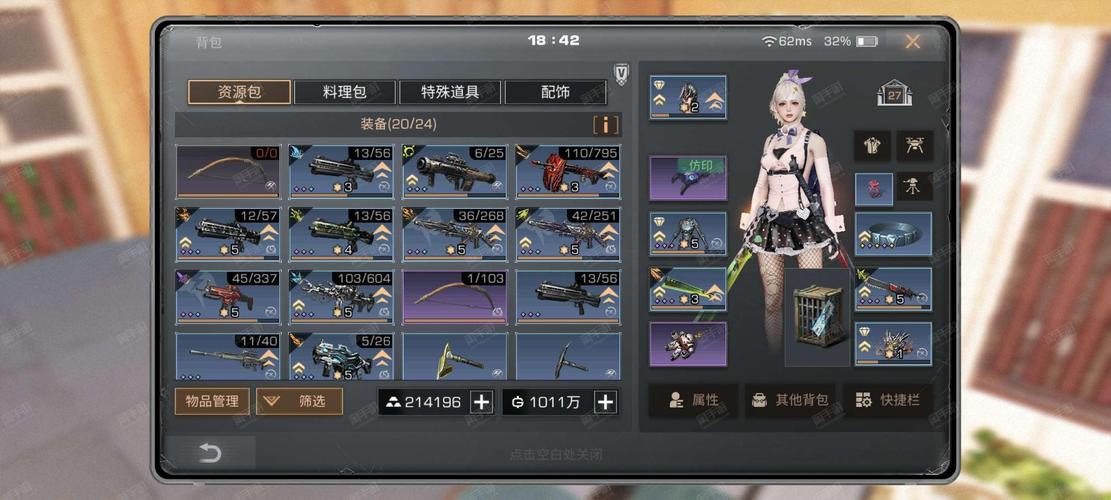Open the clothing shirt icon

[x=871, y=146]
